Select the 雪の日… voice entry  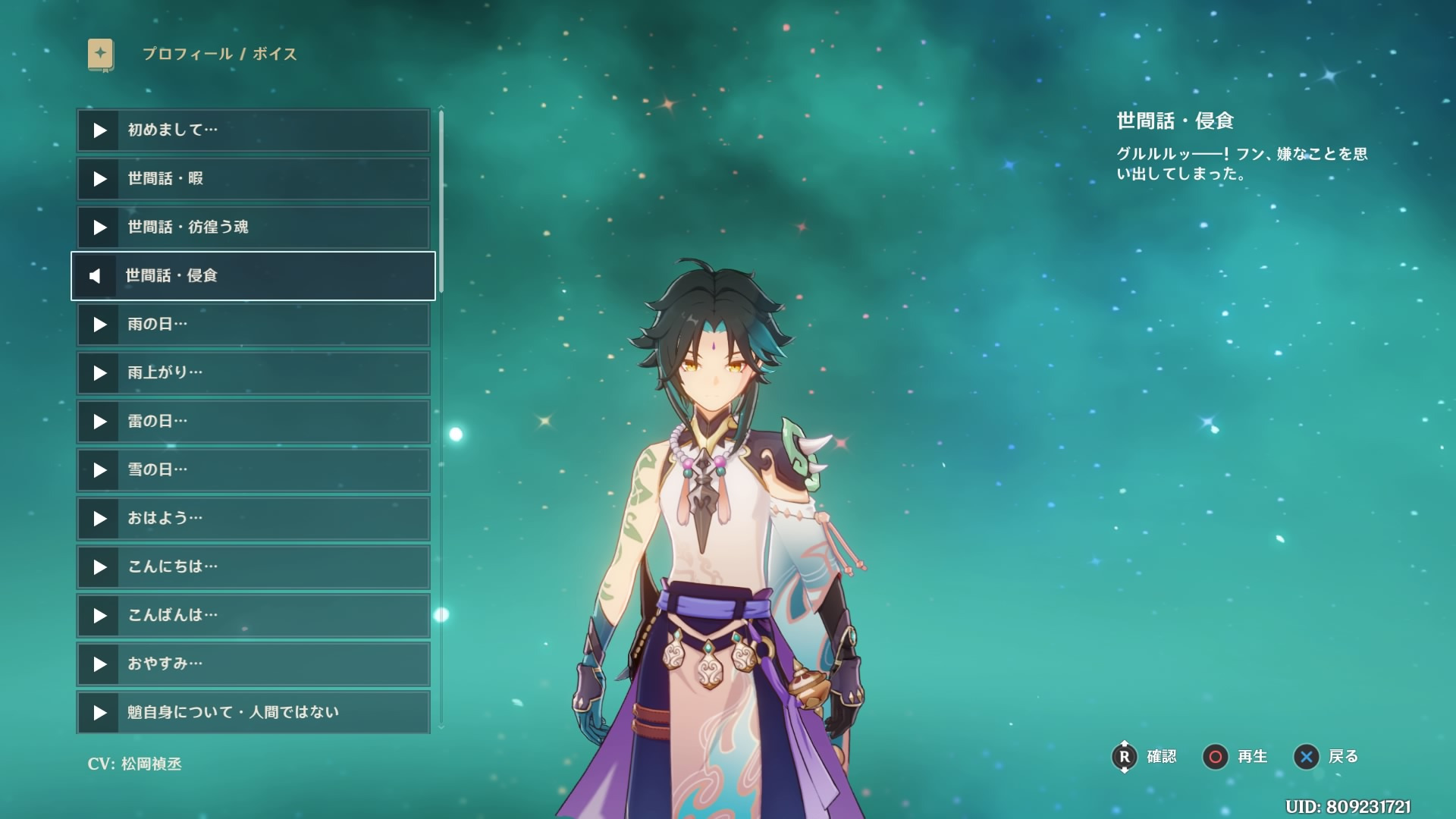point(253,470)
